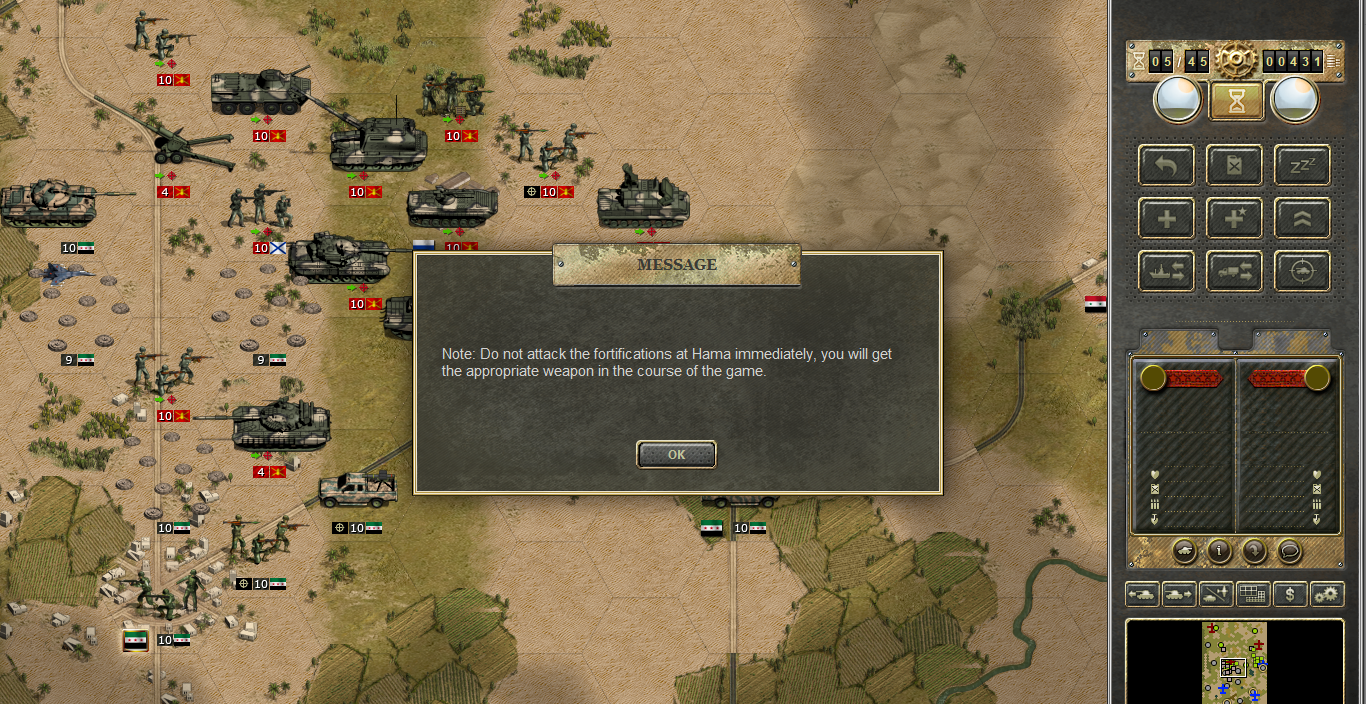Dismiss the message with the OK button
Viewport: 1366px width, 704px height.
676,455
